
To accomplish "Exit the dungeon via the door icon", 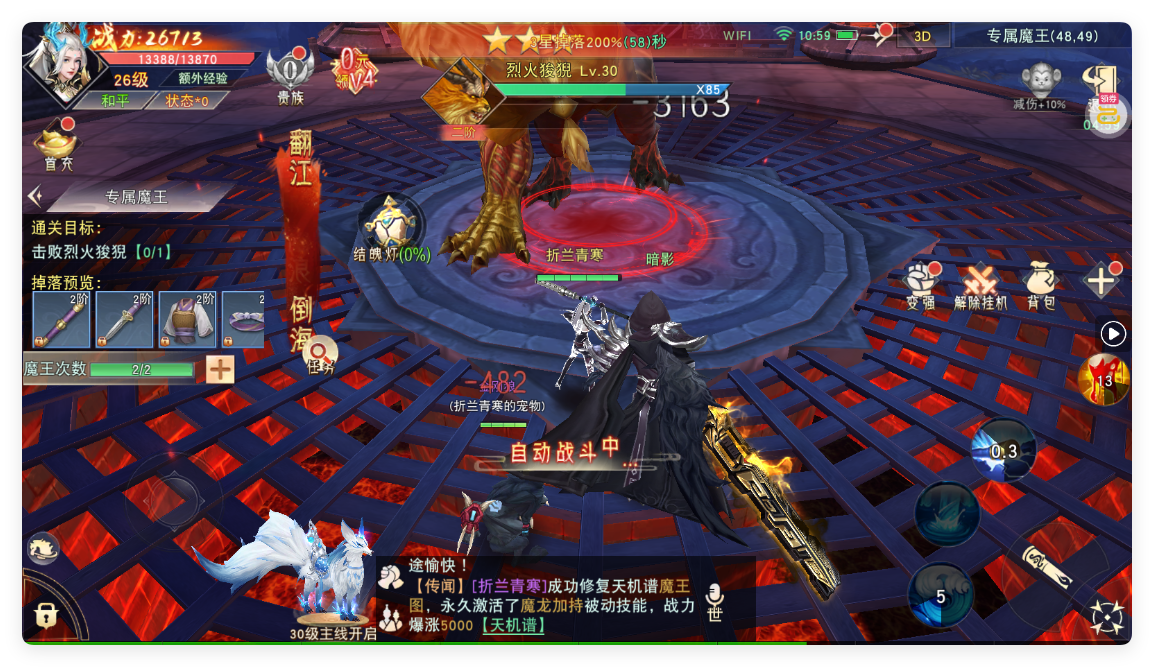I will (1100, 81).
